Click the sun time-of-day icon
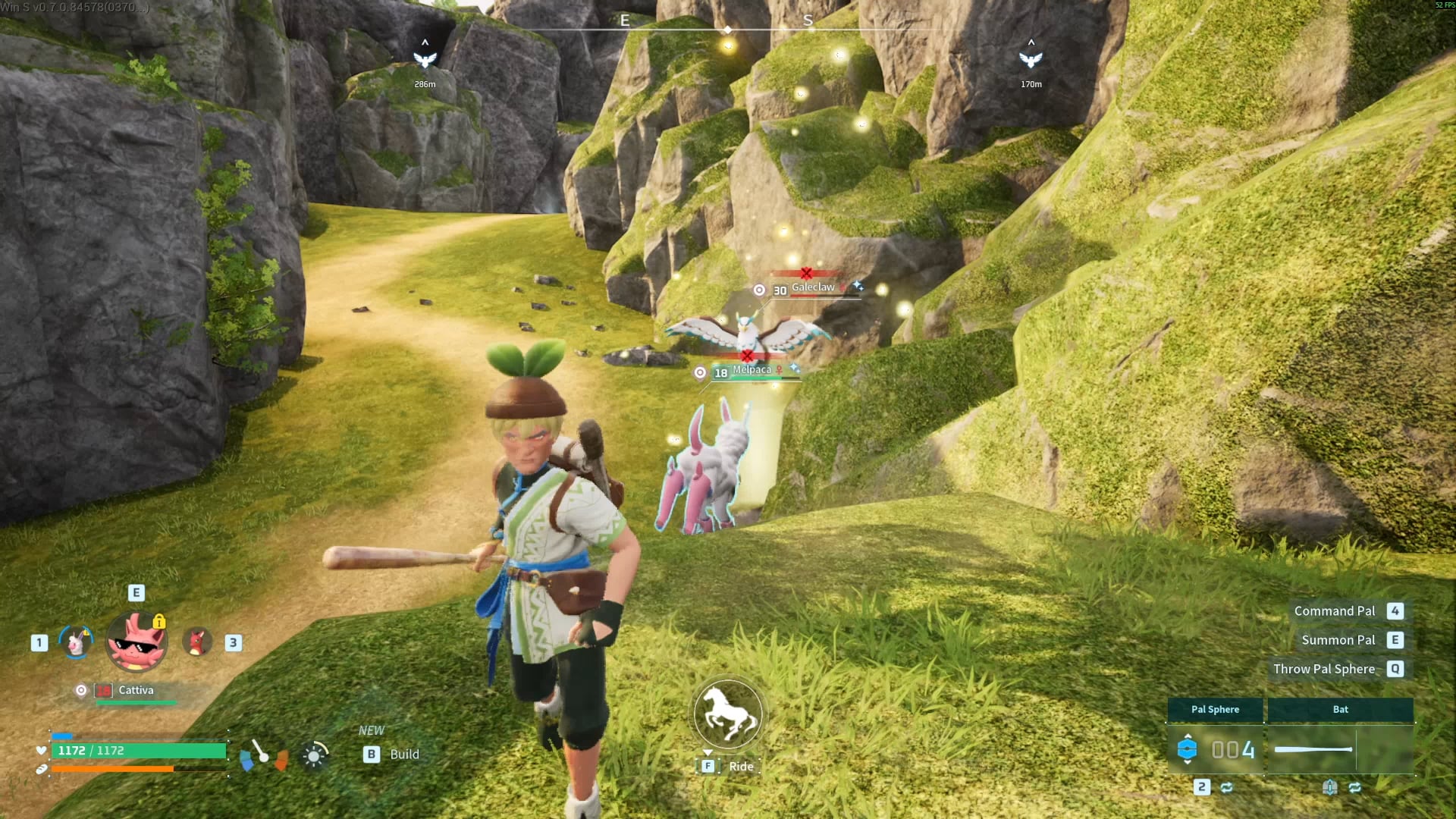The image size is (1456, 819). point(314,755)
